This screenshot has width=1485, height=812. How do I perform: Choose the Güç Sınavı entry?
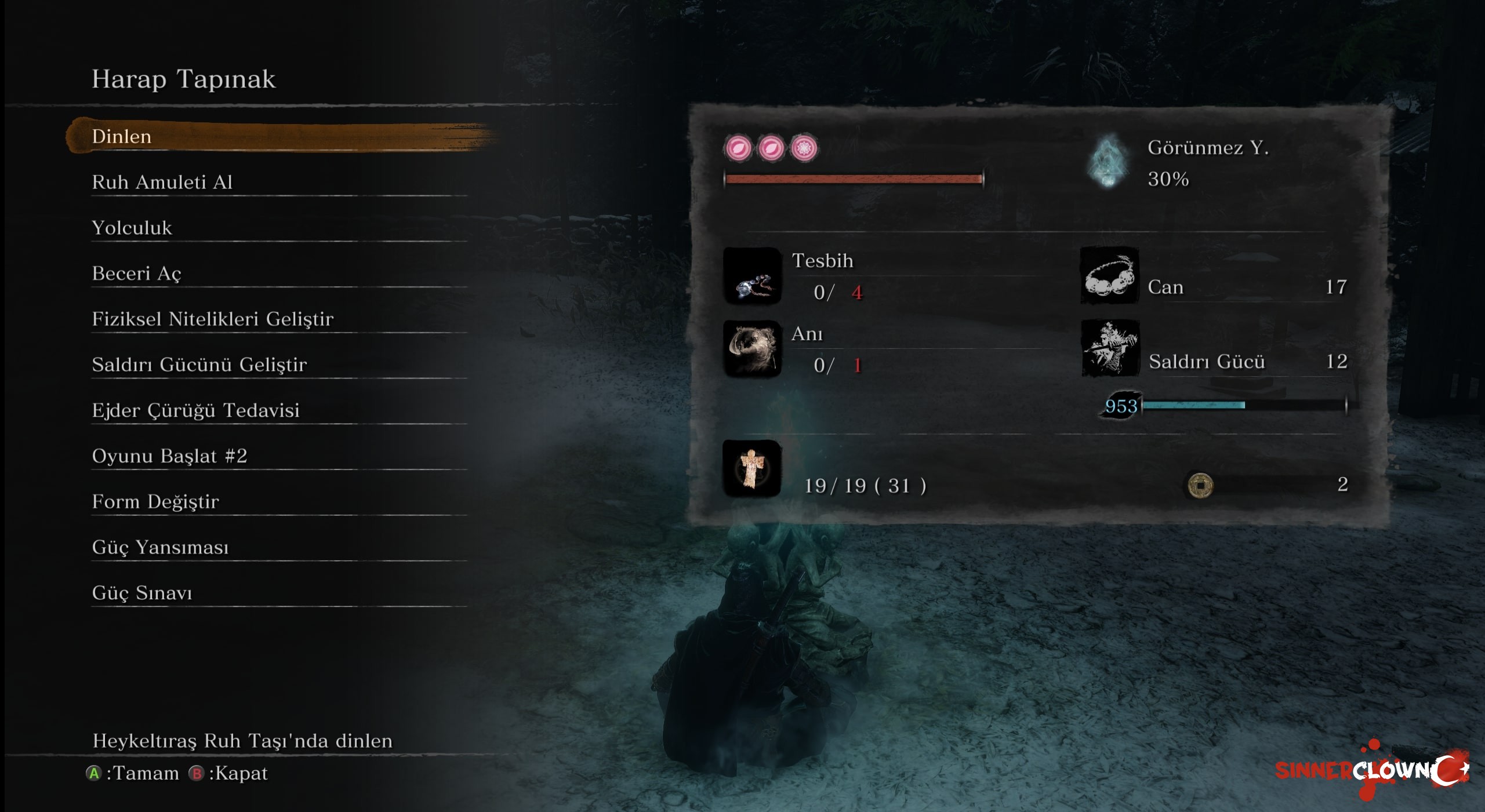(x=142, y=593)
